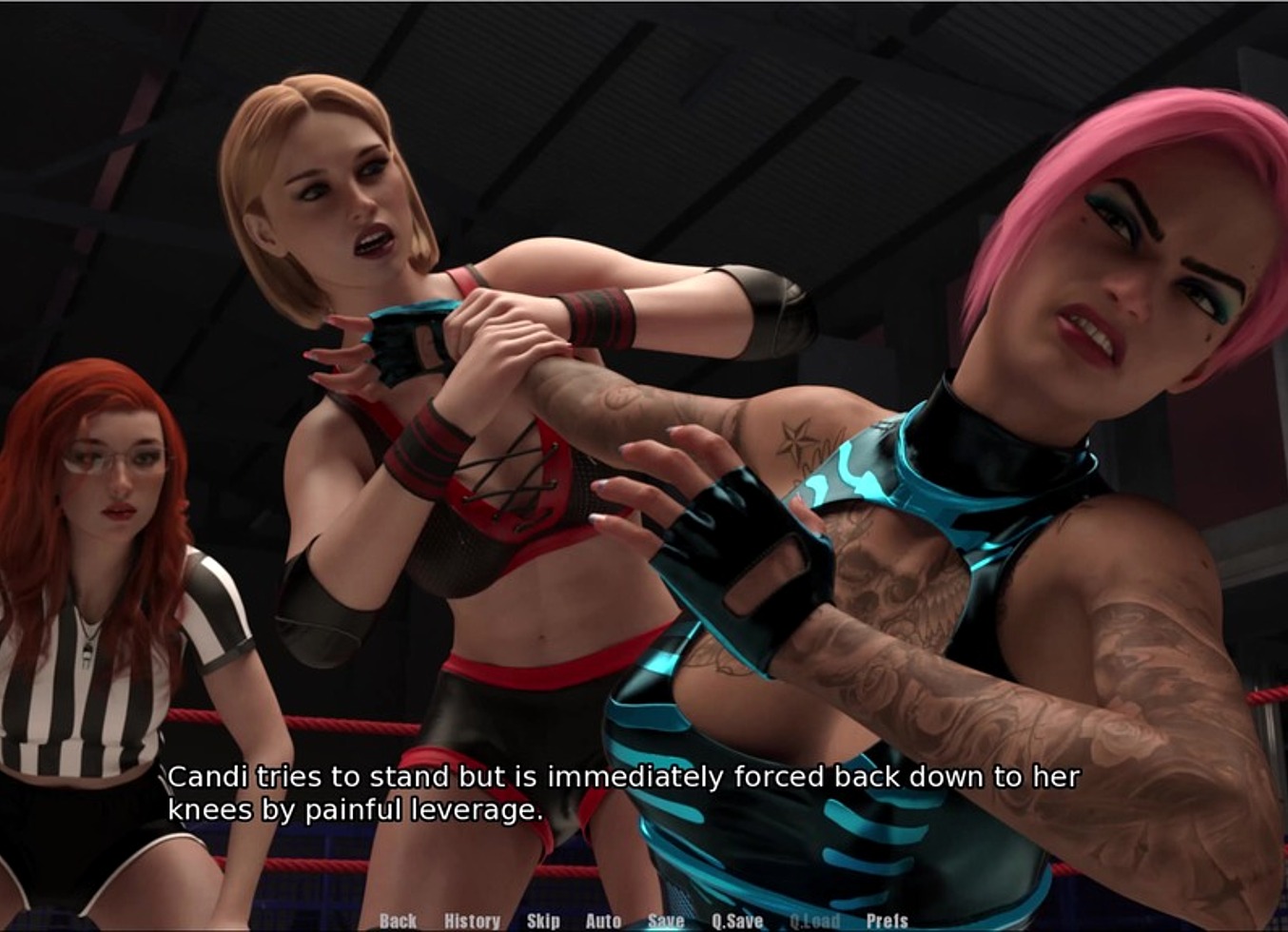
Task: Open the Prefs settings menu
Action: click(x=887, y=921)
